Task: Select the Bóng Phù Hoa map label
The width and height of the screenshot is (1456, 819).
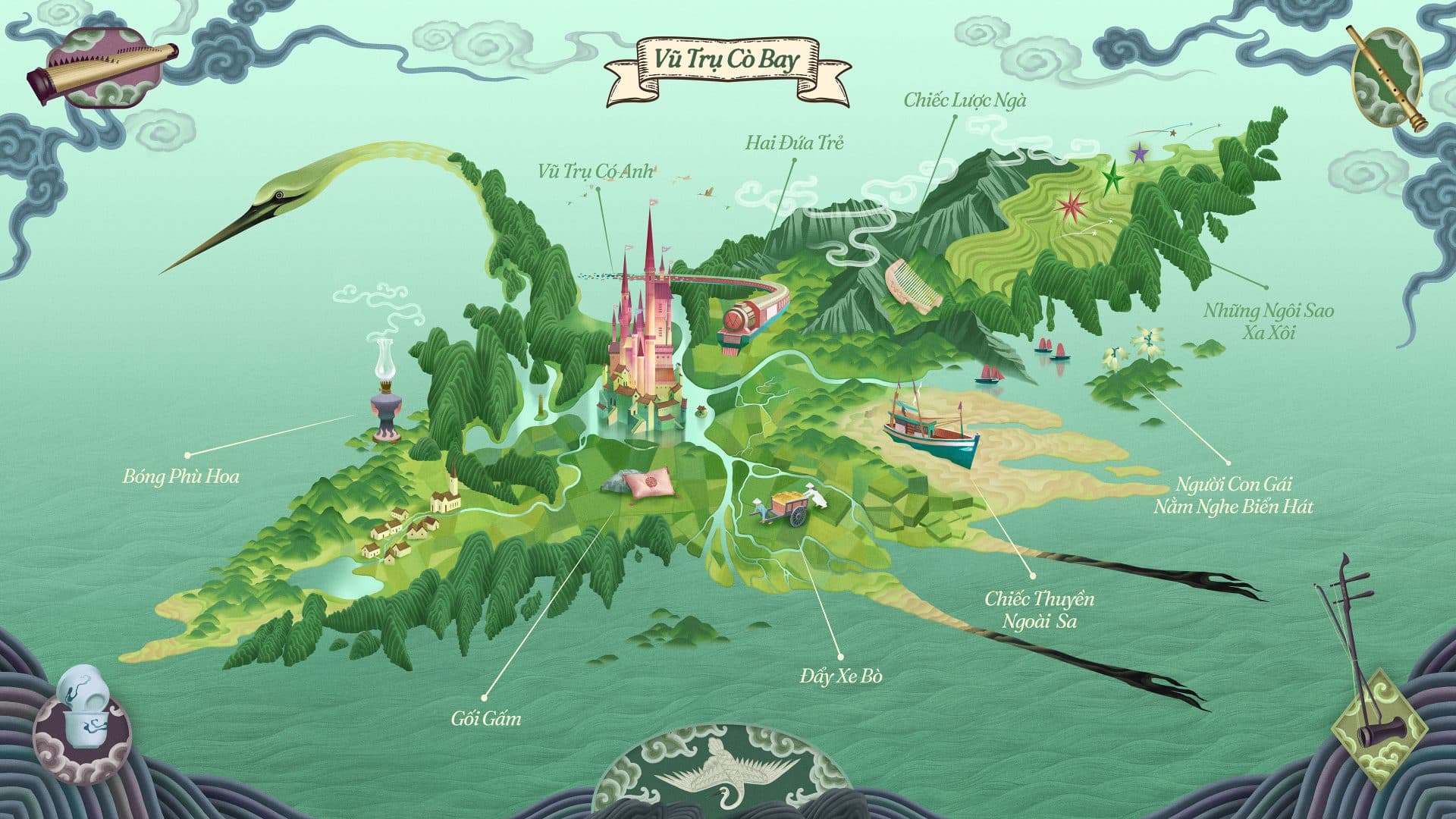Action: [180, 476]
